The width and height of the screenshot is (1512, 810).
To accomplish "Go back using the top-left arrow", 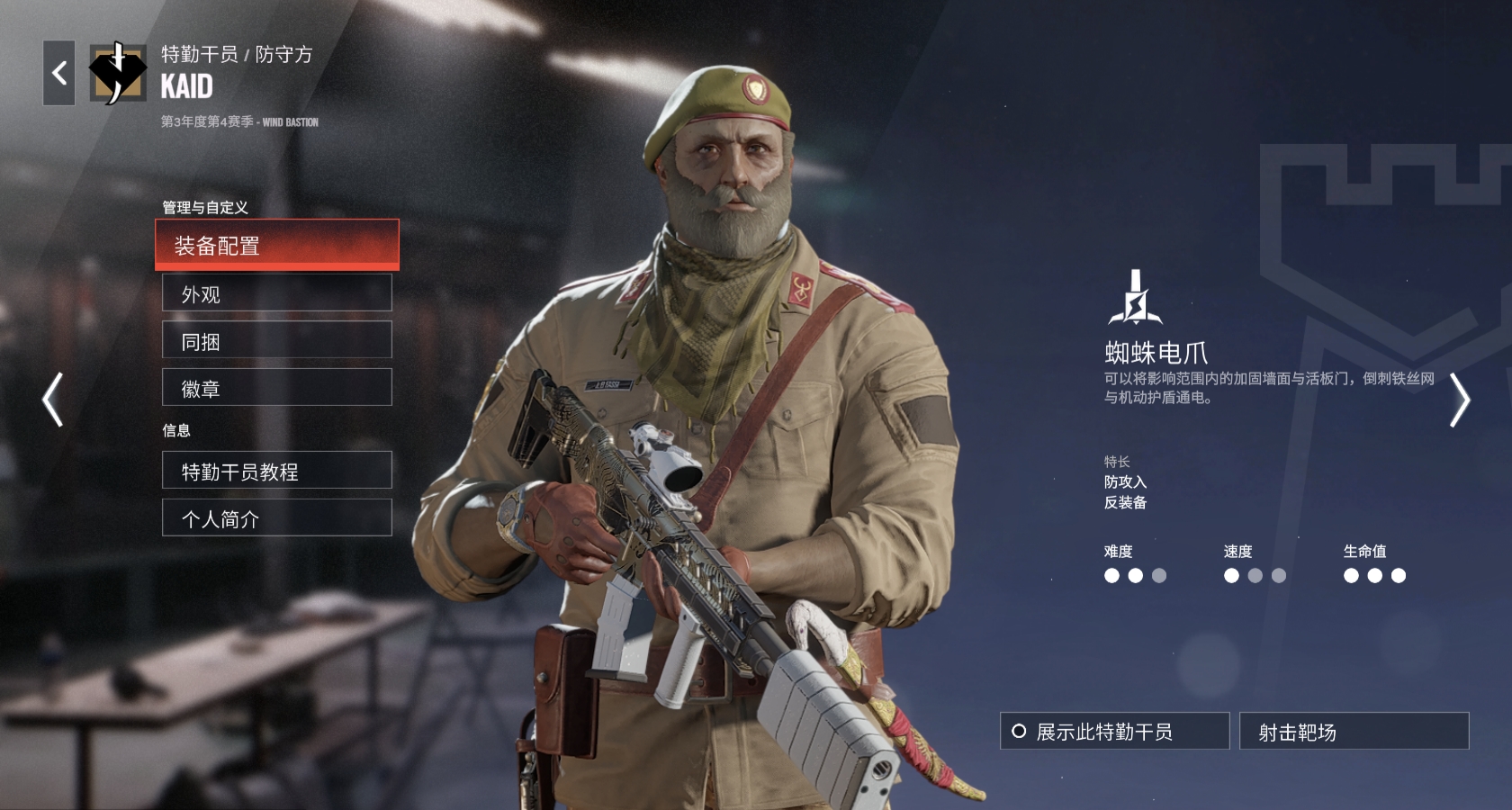I will point(59,73).
